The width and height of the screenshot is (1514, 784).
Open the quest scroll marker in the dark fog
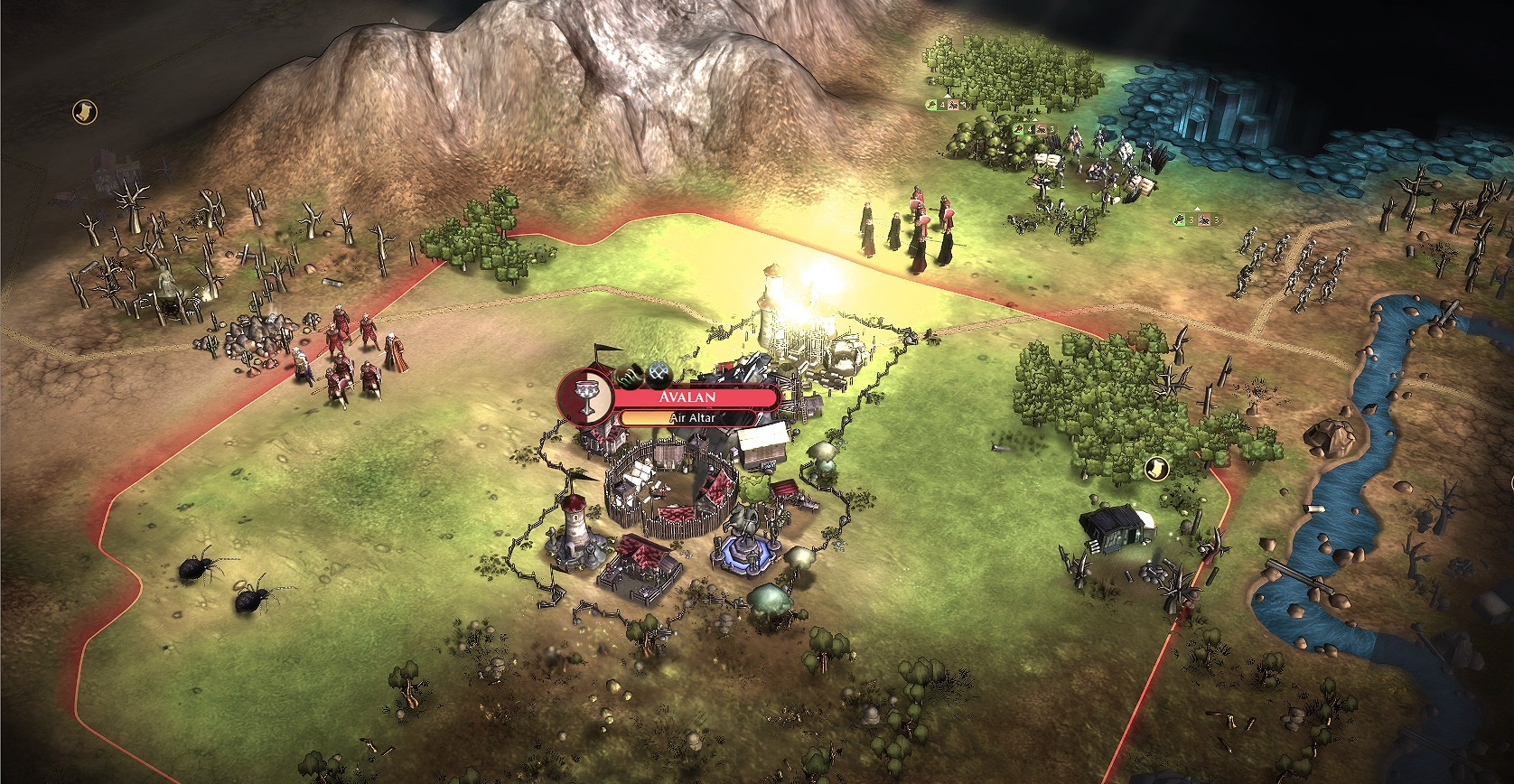(84, 112)
